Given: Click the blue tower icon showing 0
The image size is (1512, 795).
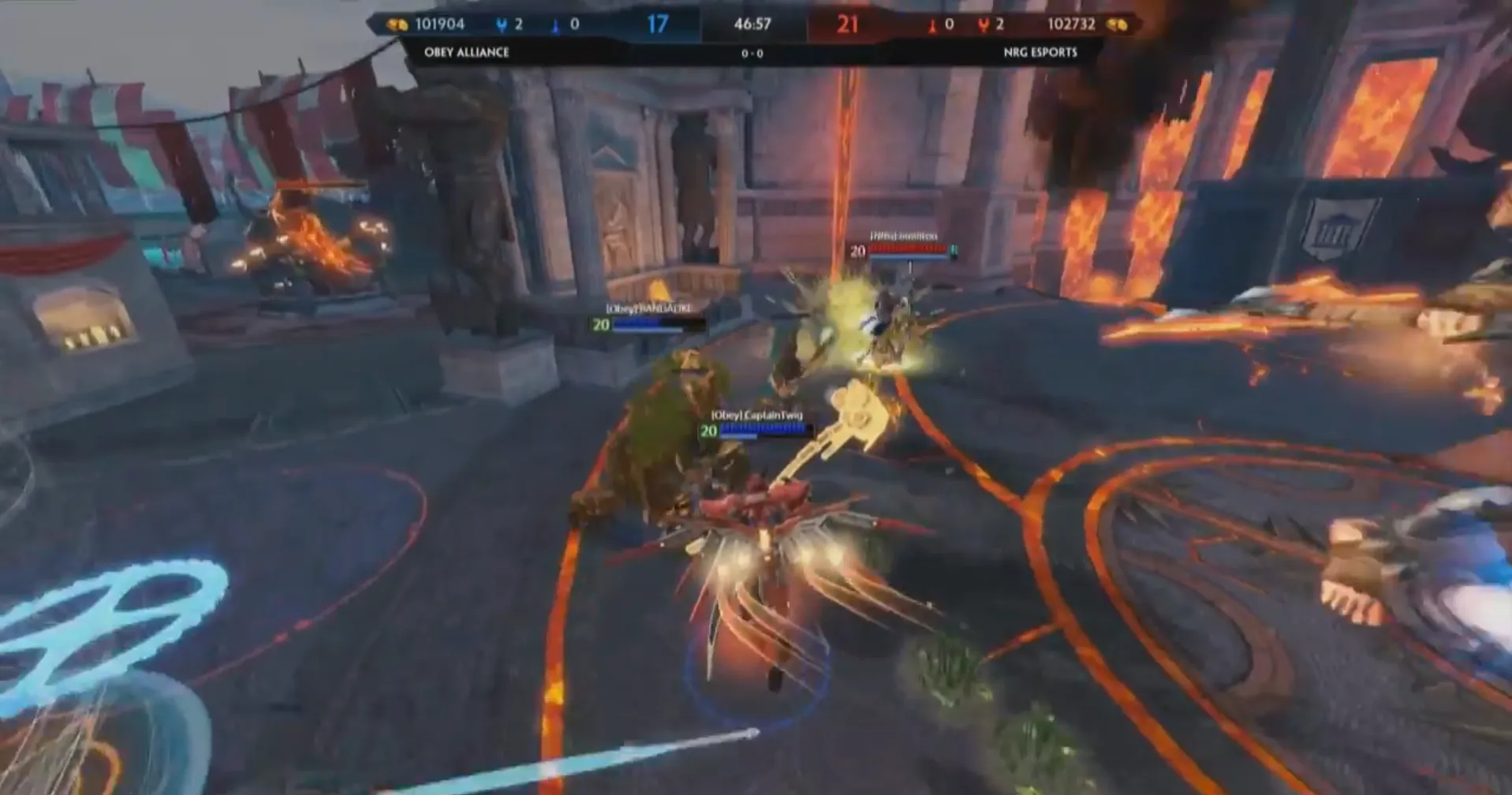Looking at the screenshot, I should [x=554, y=24].
